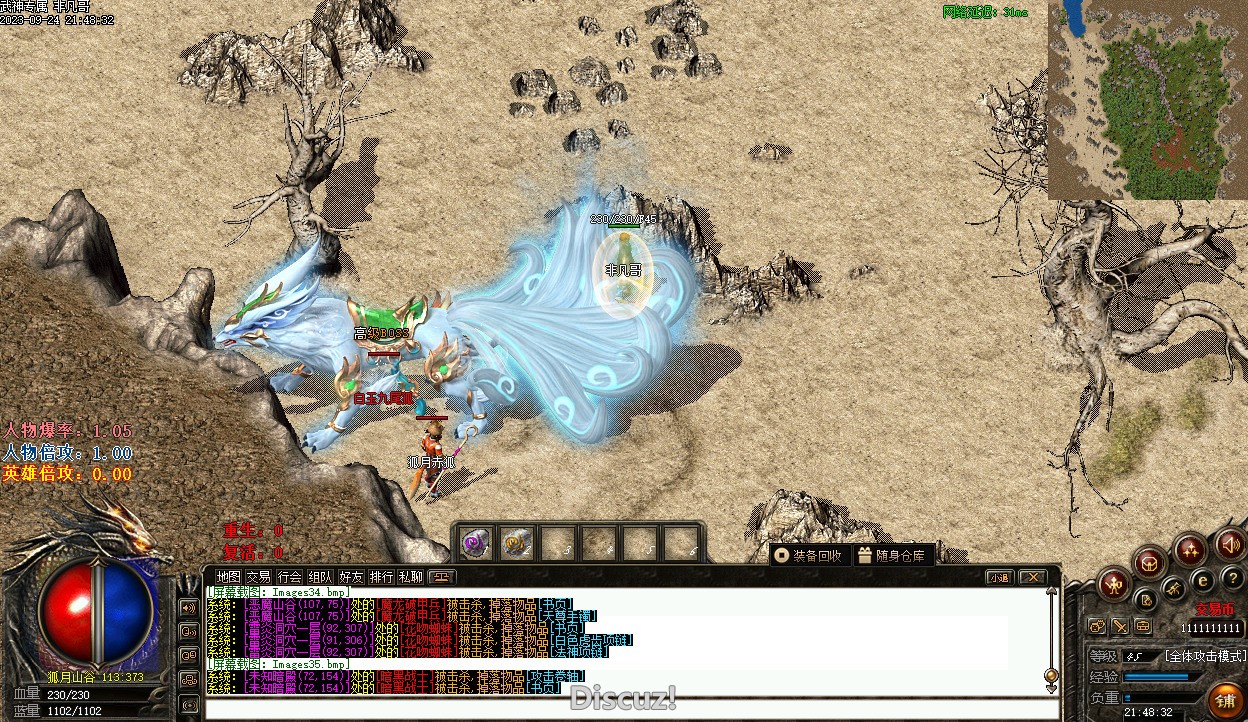Open the 交易 trade tab
1248x722 pixels.
coord(259,577)
